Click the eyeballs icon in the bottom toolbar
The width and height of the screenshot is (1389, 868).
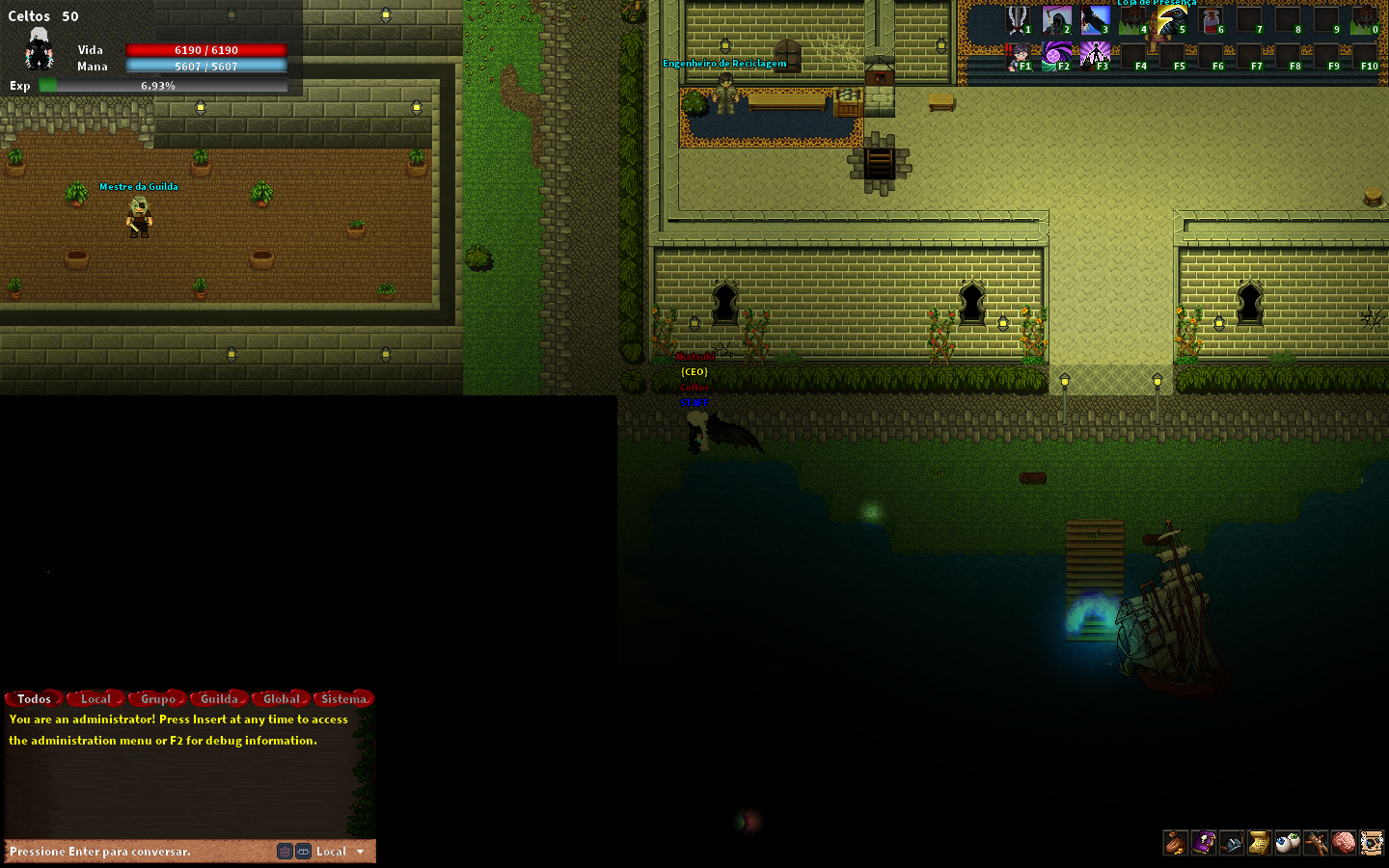[1286, 843]
